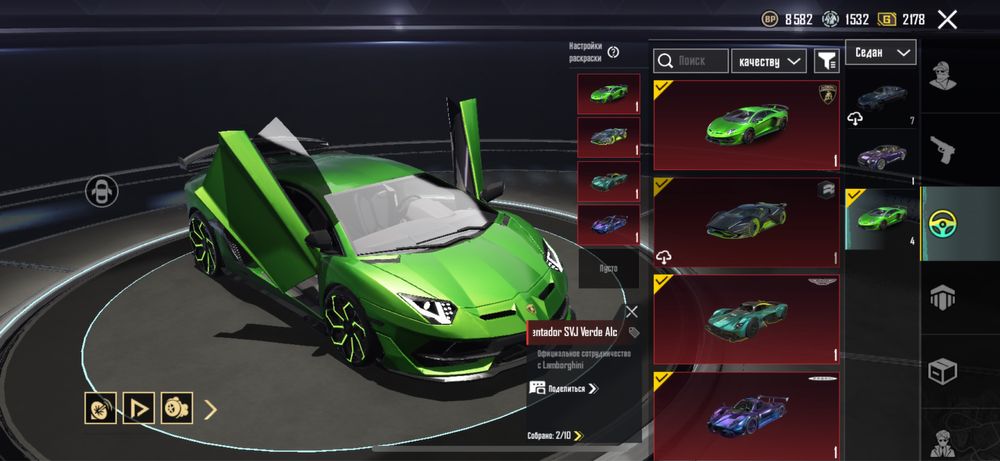Toggle the car doors view icon
Image resolution: width=1000 pixels, height=461 pixels.
click(101, 191)
